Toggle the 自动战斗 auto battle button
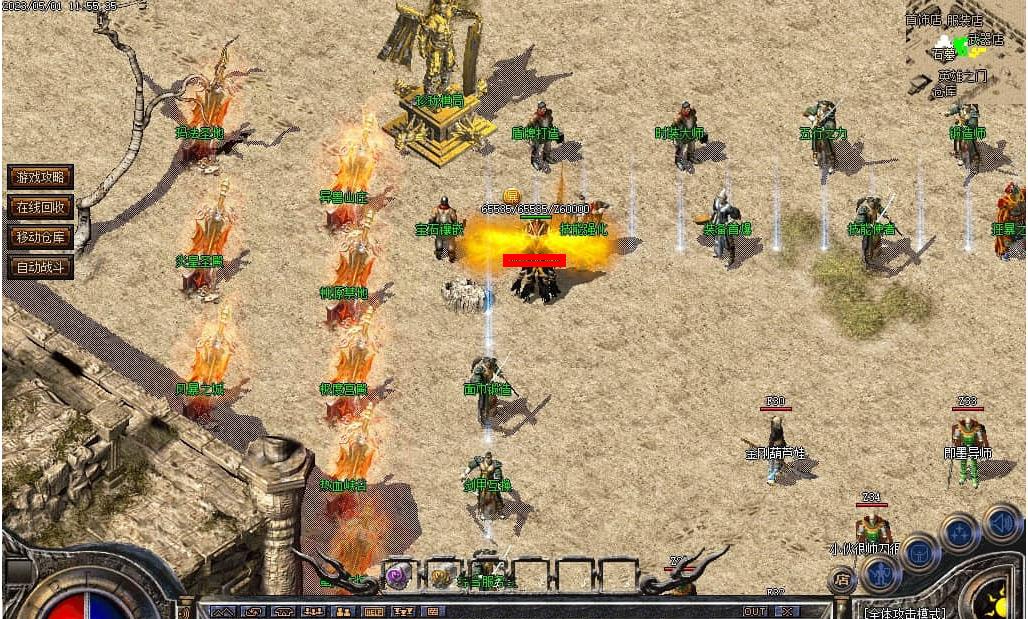This screenshot has width=1028, height=619. click(40, 267)
